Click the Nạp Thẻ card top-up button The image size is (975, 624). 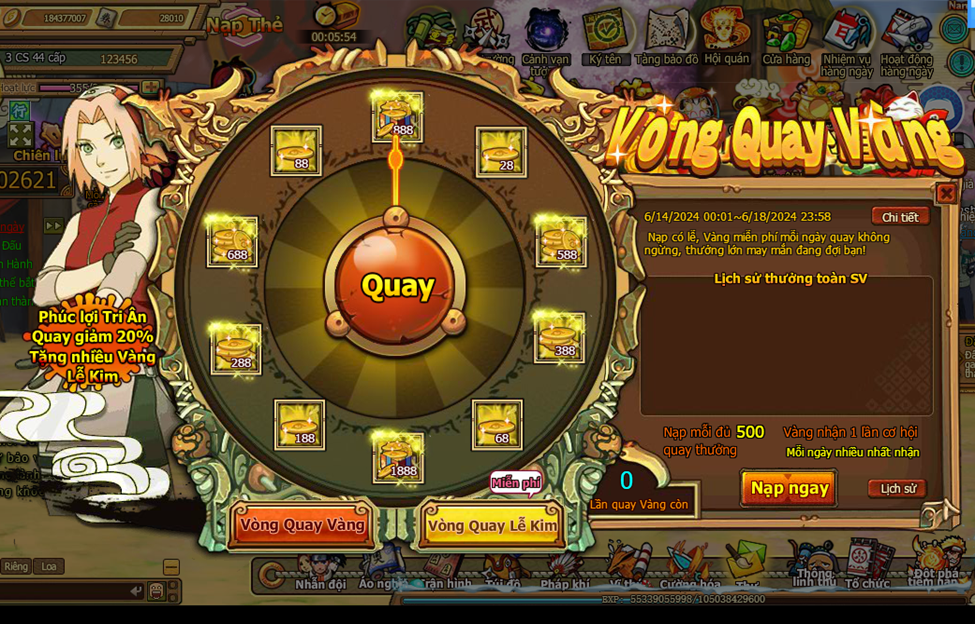click(246, 24)
